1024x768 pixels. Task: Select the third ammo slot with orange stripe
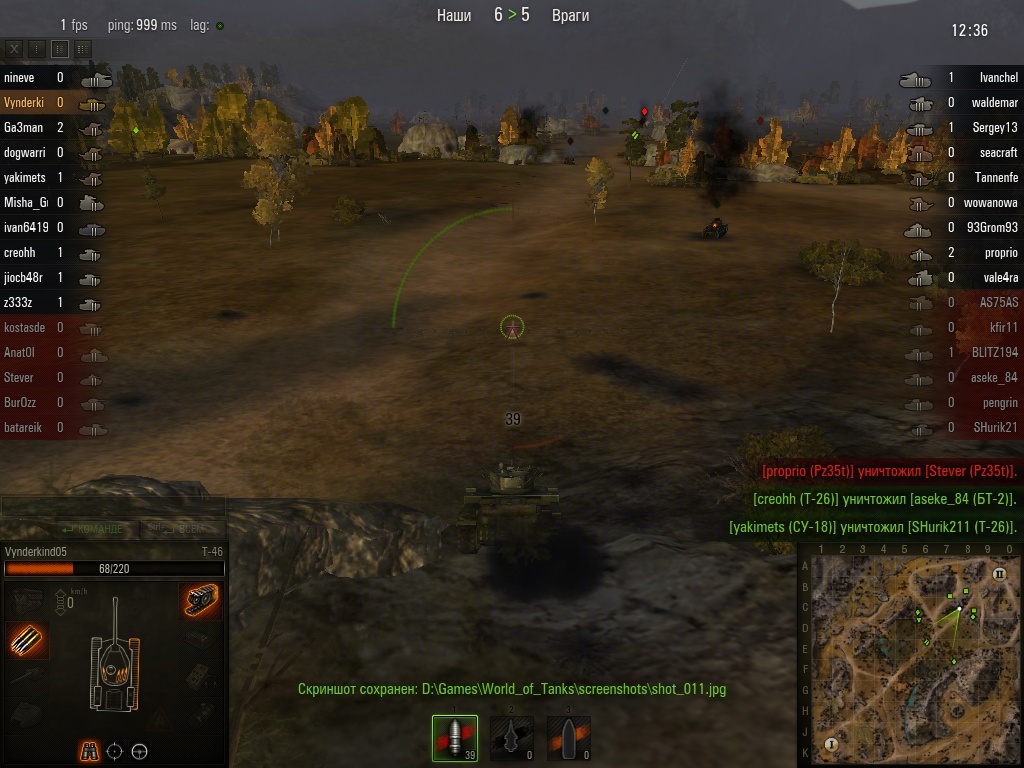(x=568, y=738)
